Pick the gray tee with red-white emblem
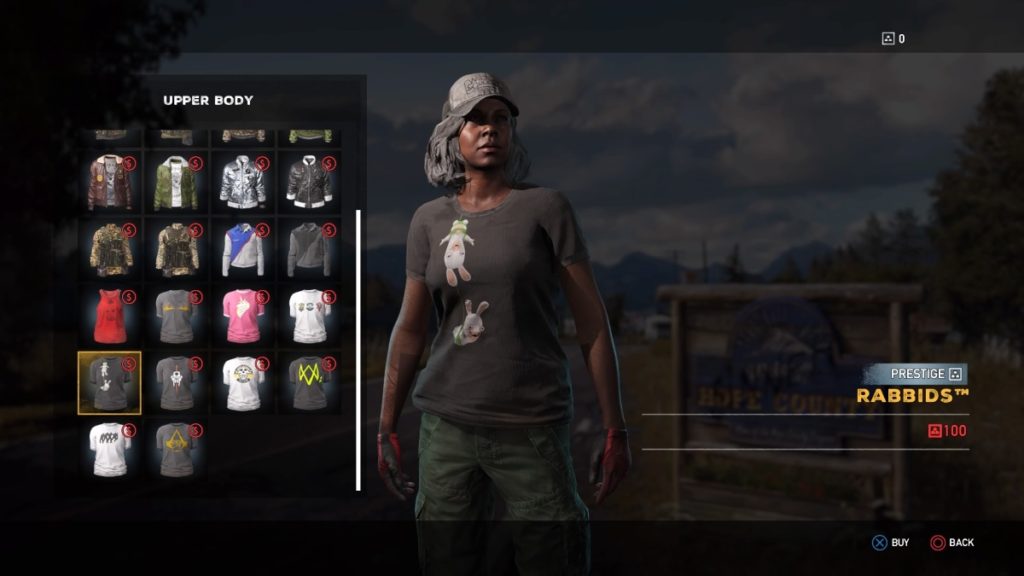 pyautogui.click(x=176, y=382)
